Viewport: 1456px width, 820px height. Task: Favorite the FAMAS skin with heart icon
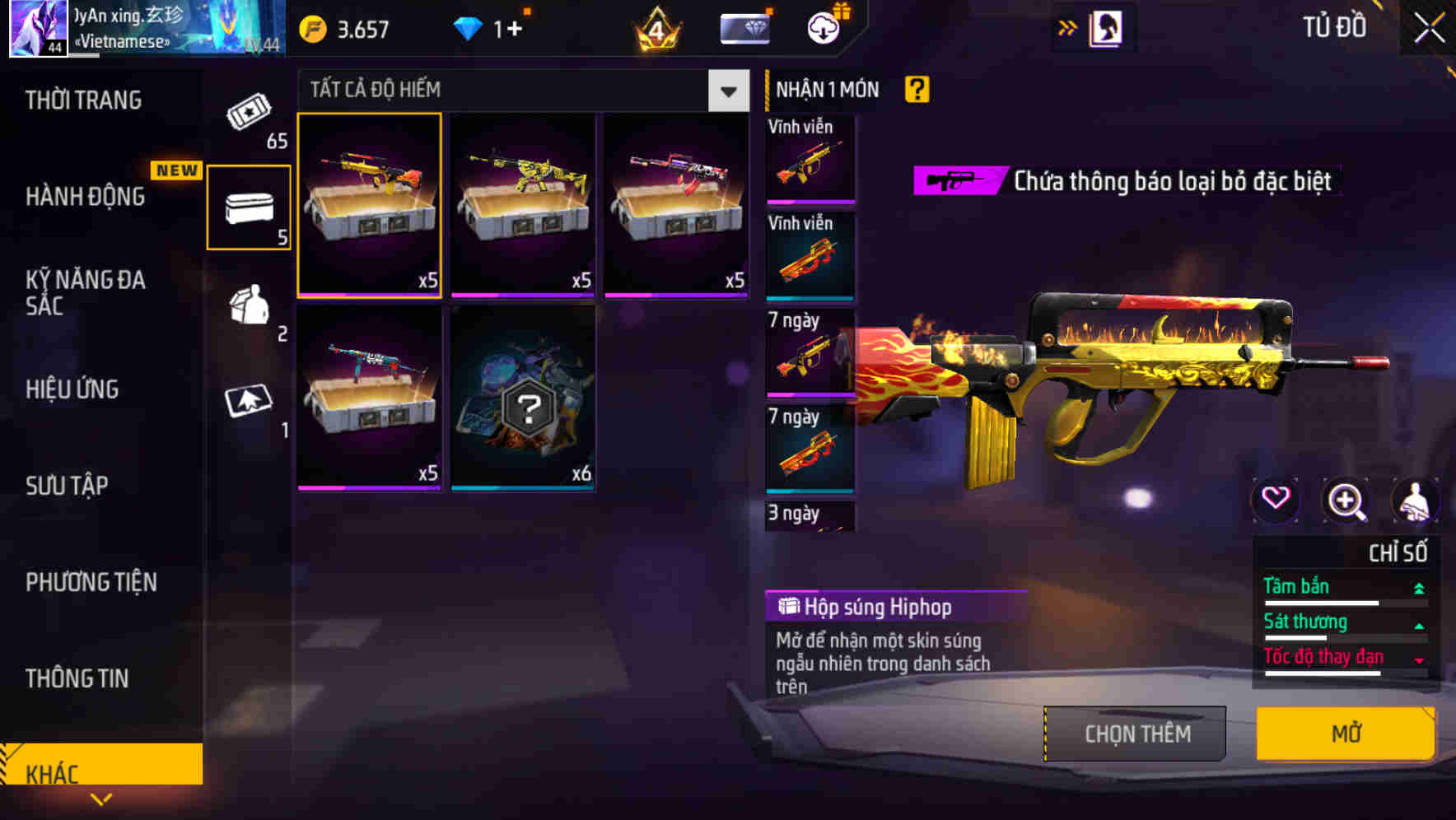click(1277, 501)
